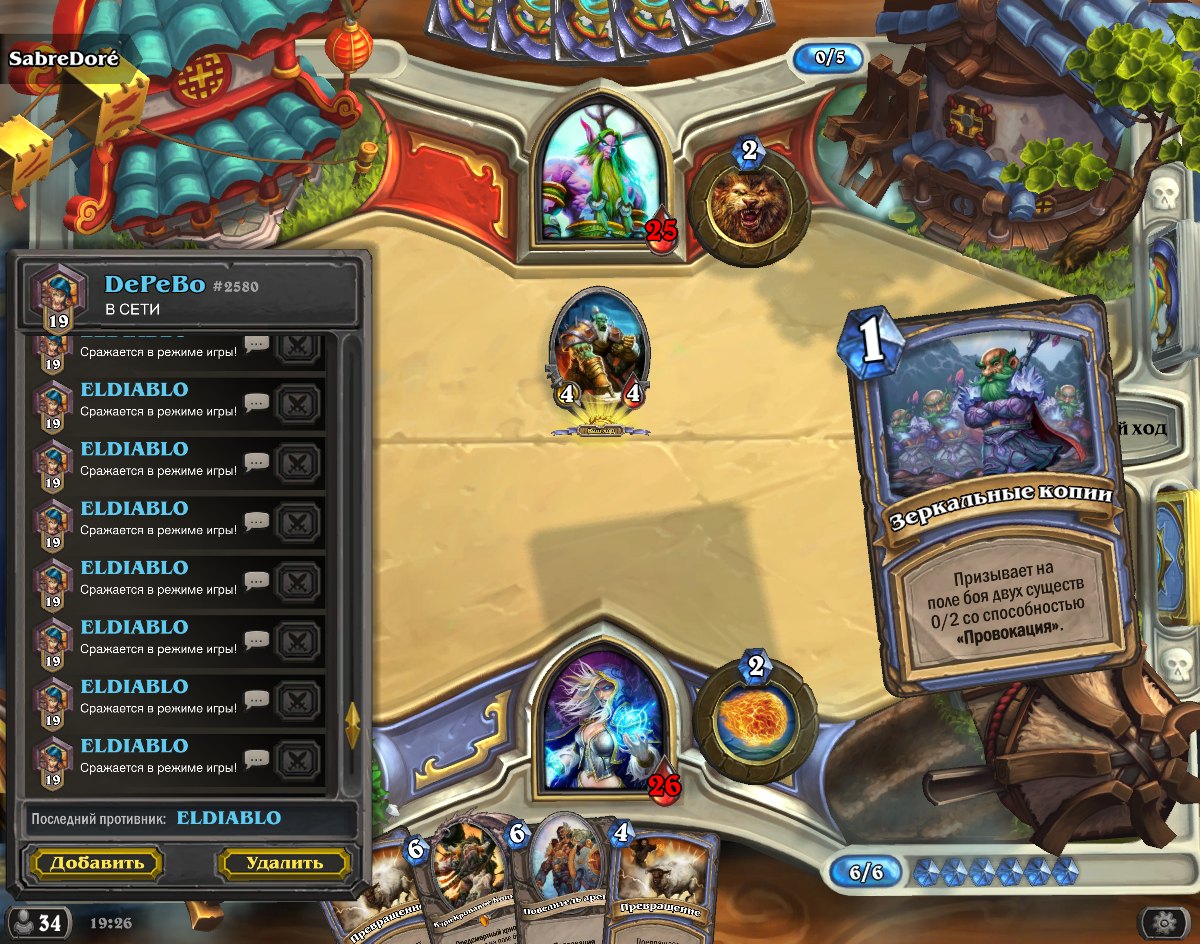Image resolution: width=1200 pixels, height=944 pixels.
Task: Click the Удалить (remove friend) button
Action: 284,863
